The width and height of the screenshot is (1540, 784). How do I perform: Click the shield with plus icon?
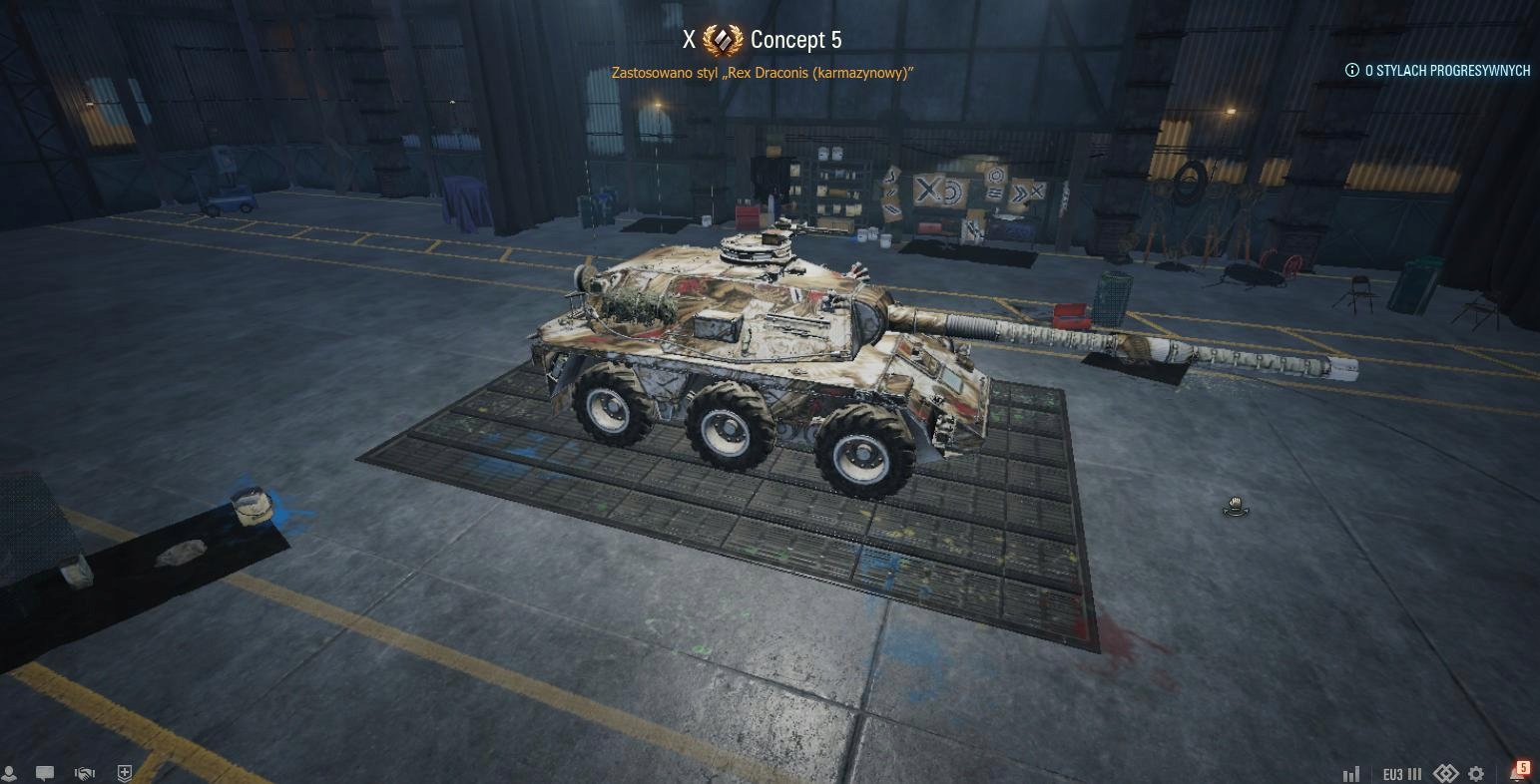pyautogui.click(x=125, y=773)
